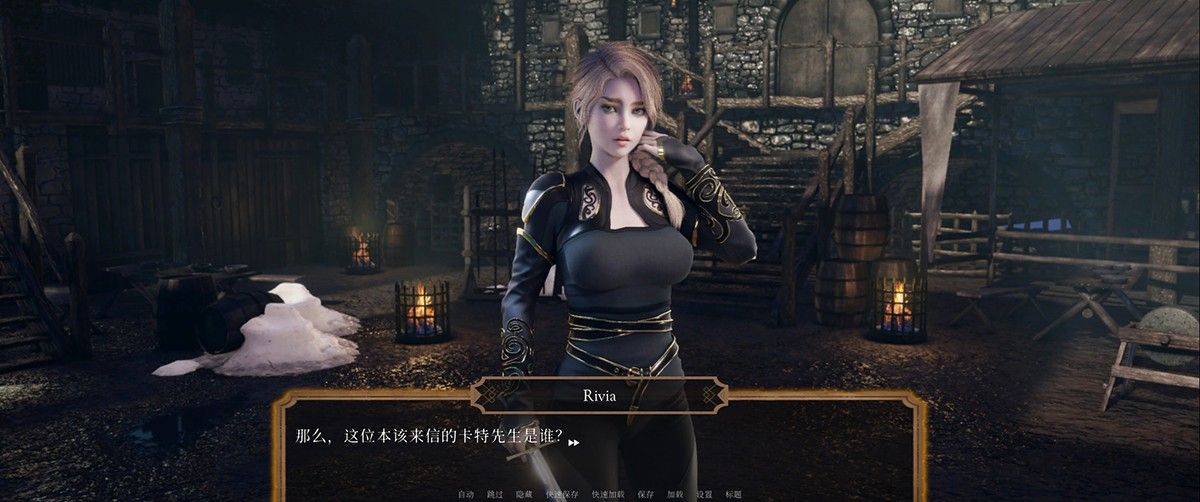The width and height of the screenshot is (1200, 502).
Task: Open the 保存 save menu
Action: pos(645,494)
